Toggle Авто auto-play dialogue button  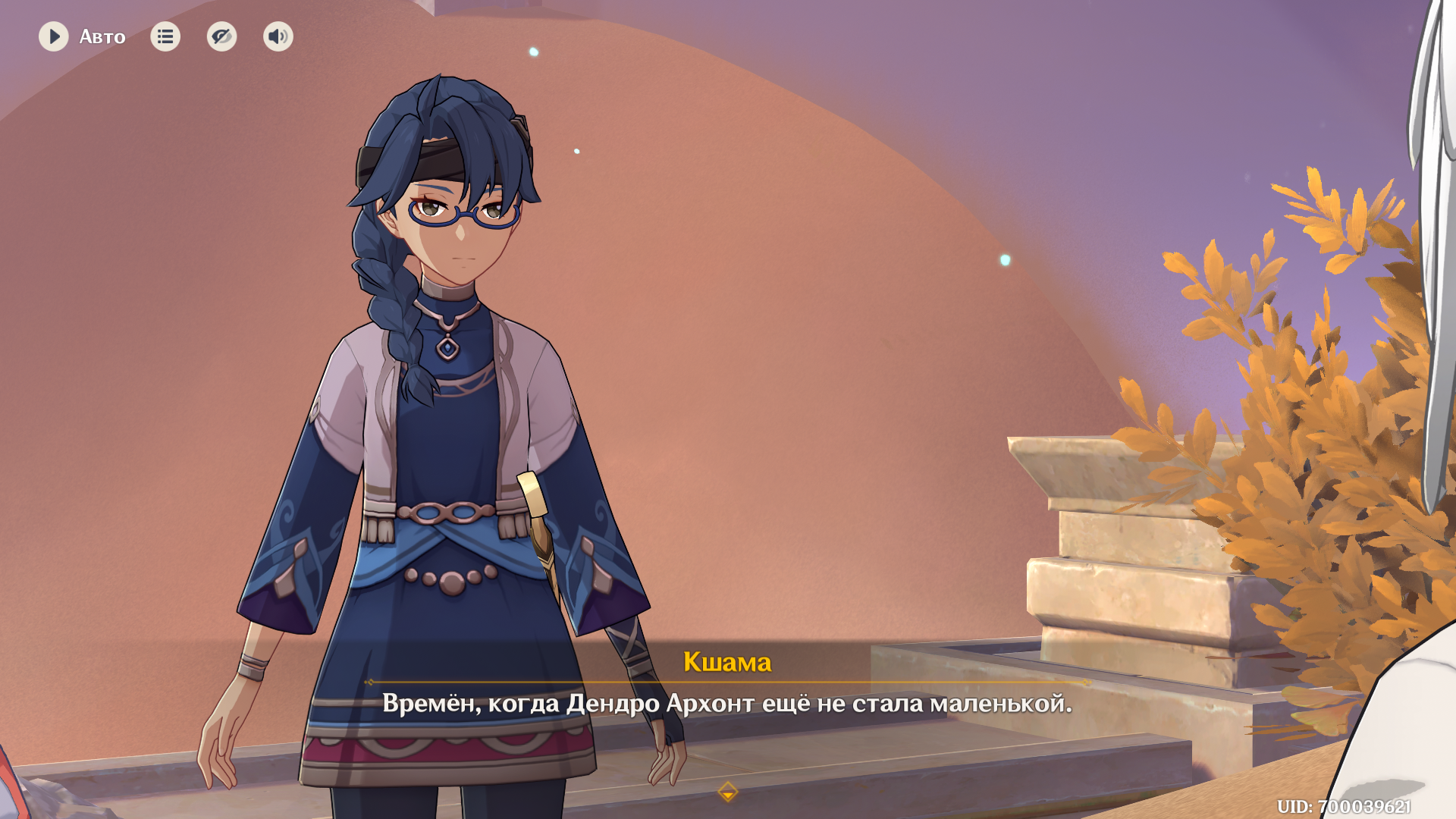(x=54, y=36)
